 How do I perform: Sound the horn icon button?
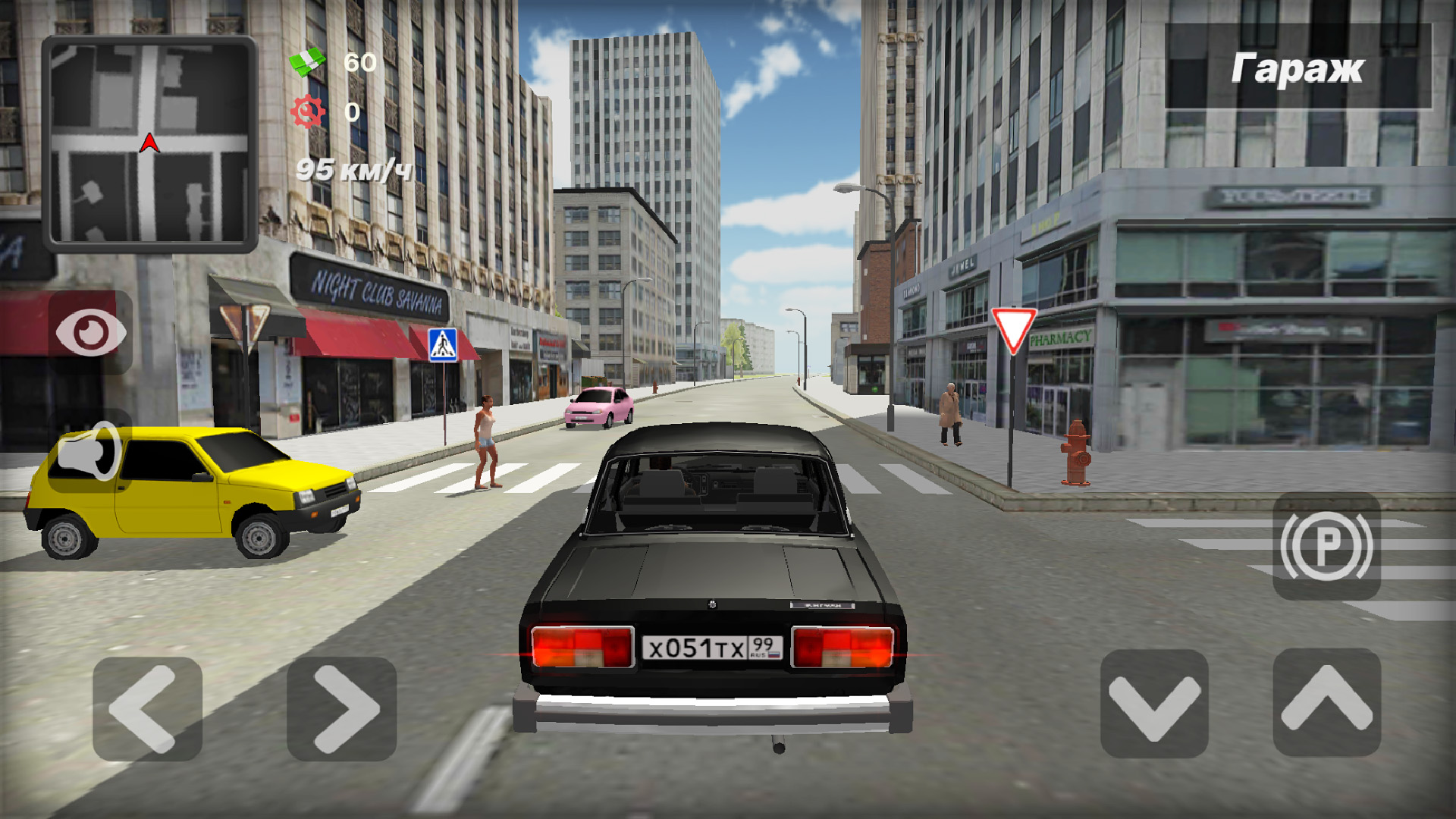point(89,453)
